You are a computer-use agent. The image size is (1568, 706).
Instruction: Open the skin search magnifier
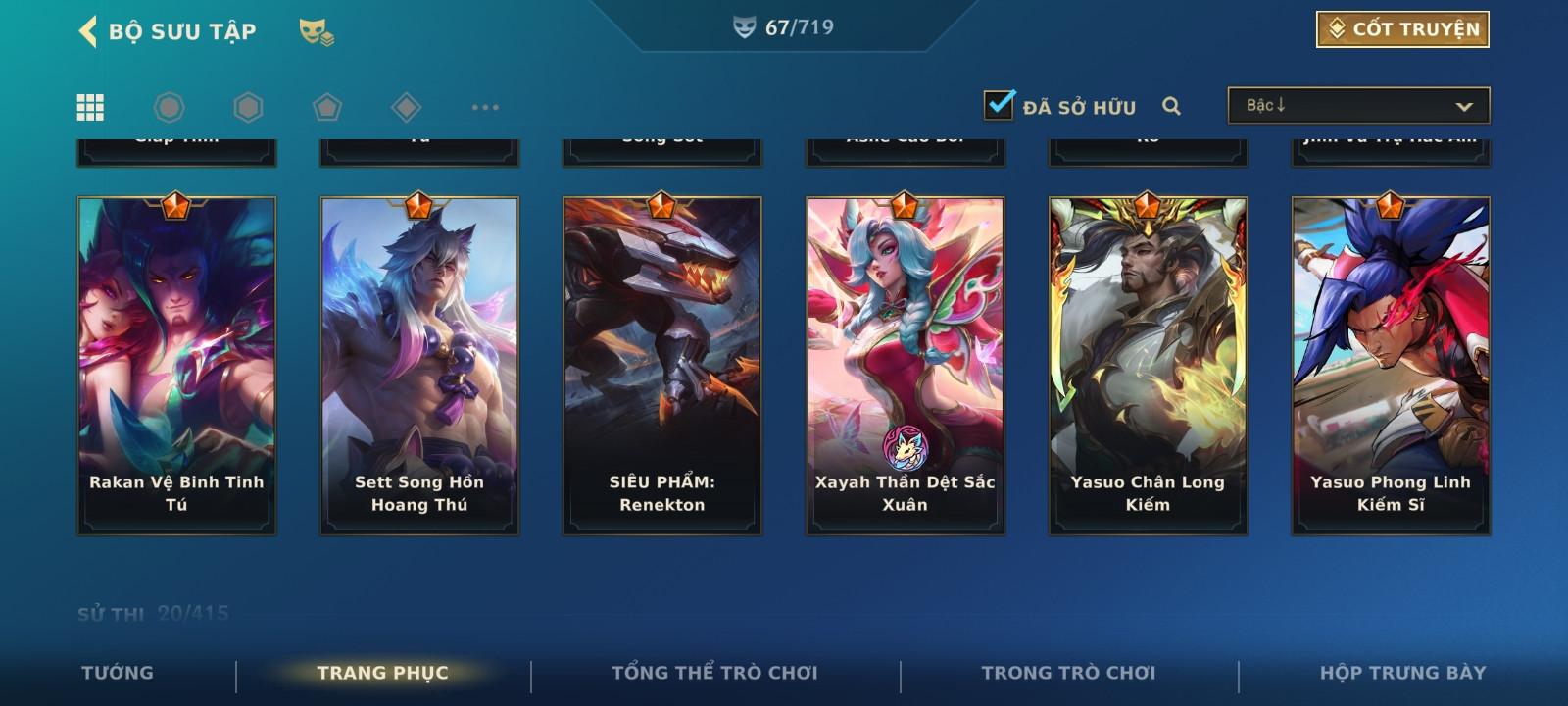[x=1171, y=106]
